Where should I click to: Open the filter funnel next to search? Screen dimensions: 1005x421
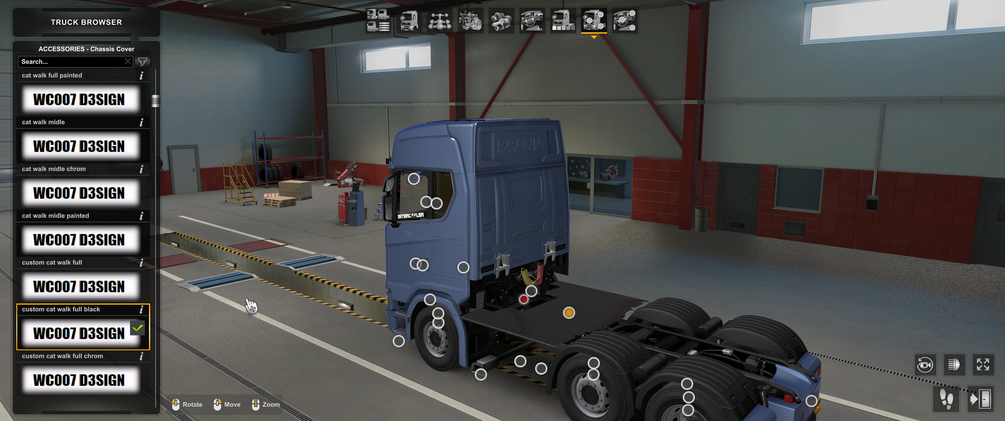143,62
